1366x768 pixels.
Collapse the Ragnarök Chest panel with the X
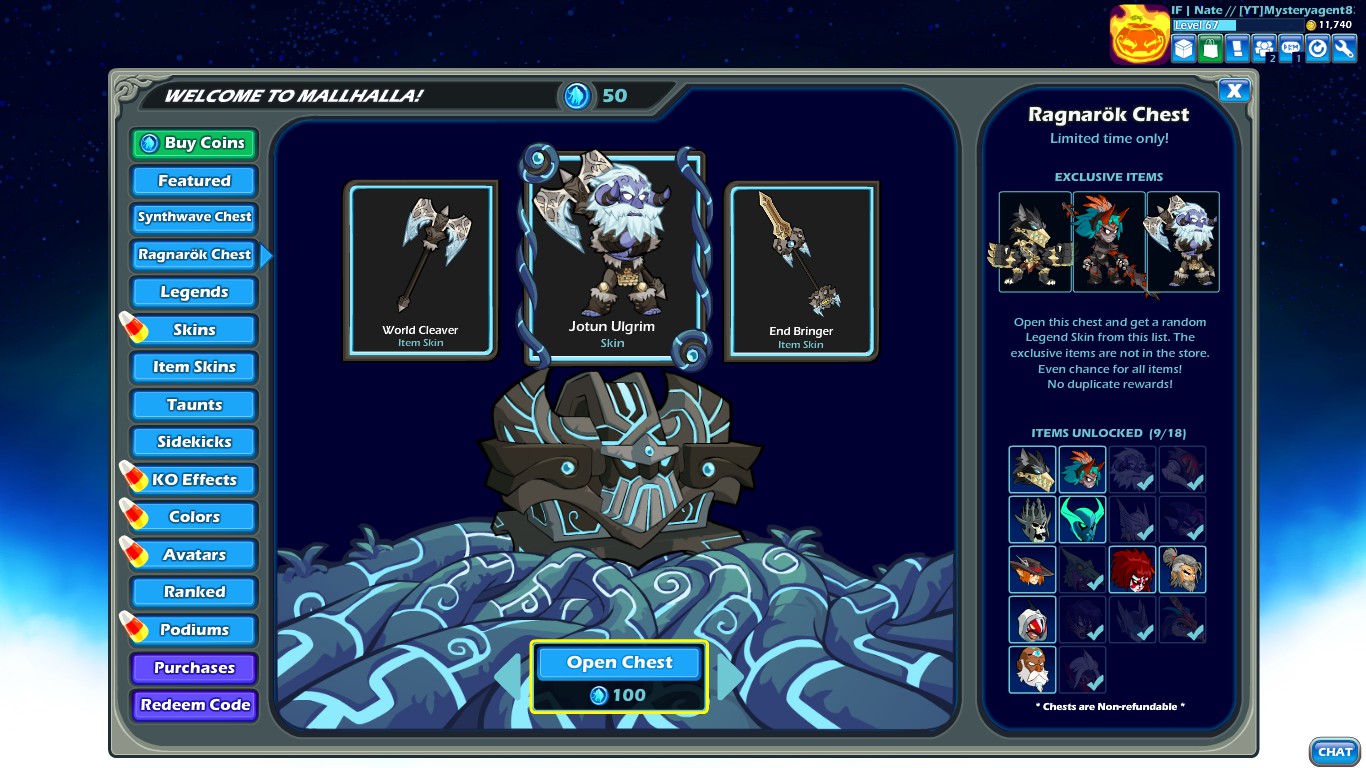click(x=1235, y=90)
